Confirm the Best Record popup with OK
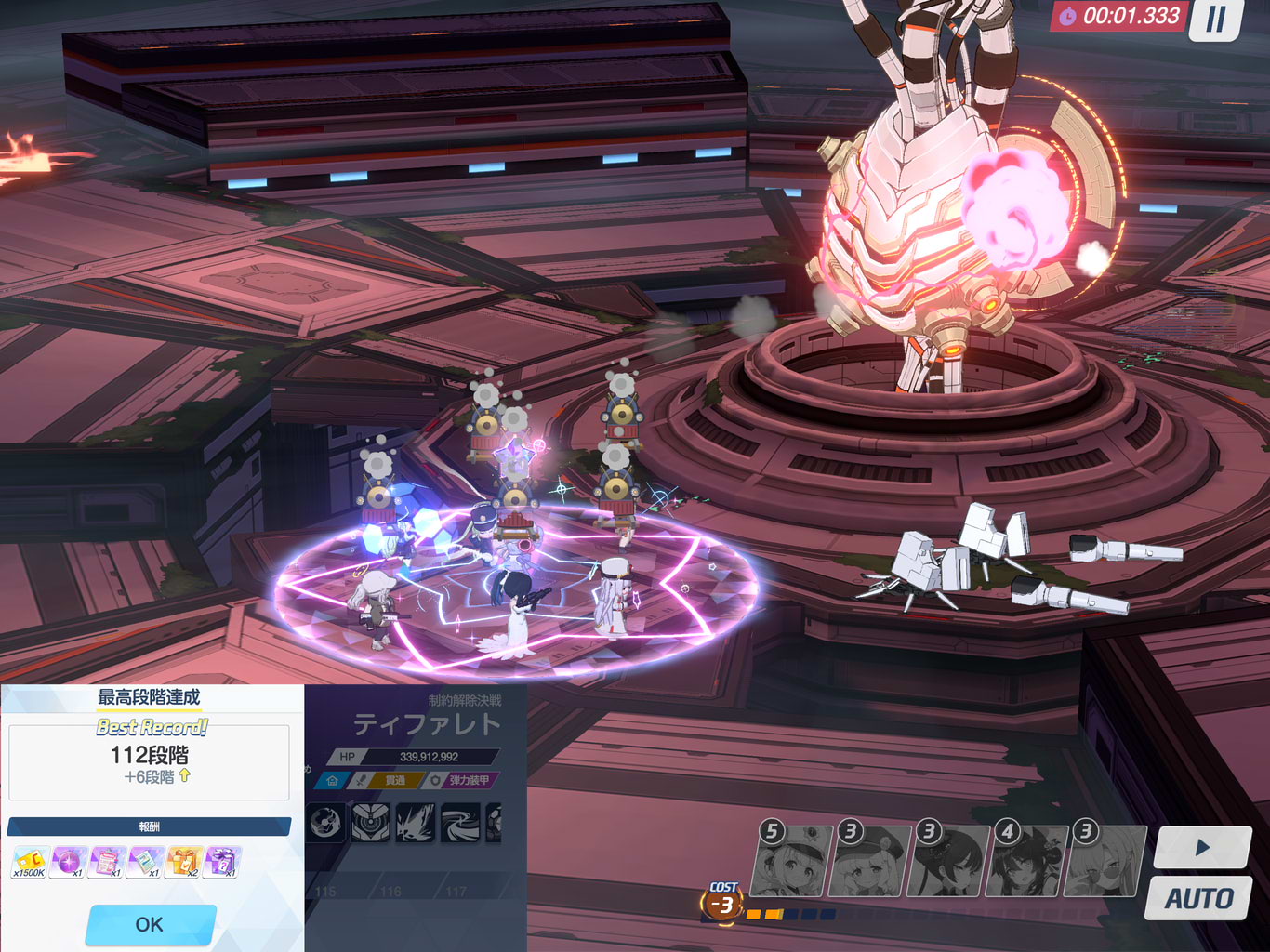 coord(150,924)
